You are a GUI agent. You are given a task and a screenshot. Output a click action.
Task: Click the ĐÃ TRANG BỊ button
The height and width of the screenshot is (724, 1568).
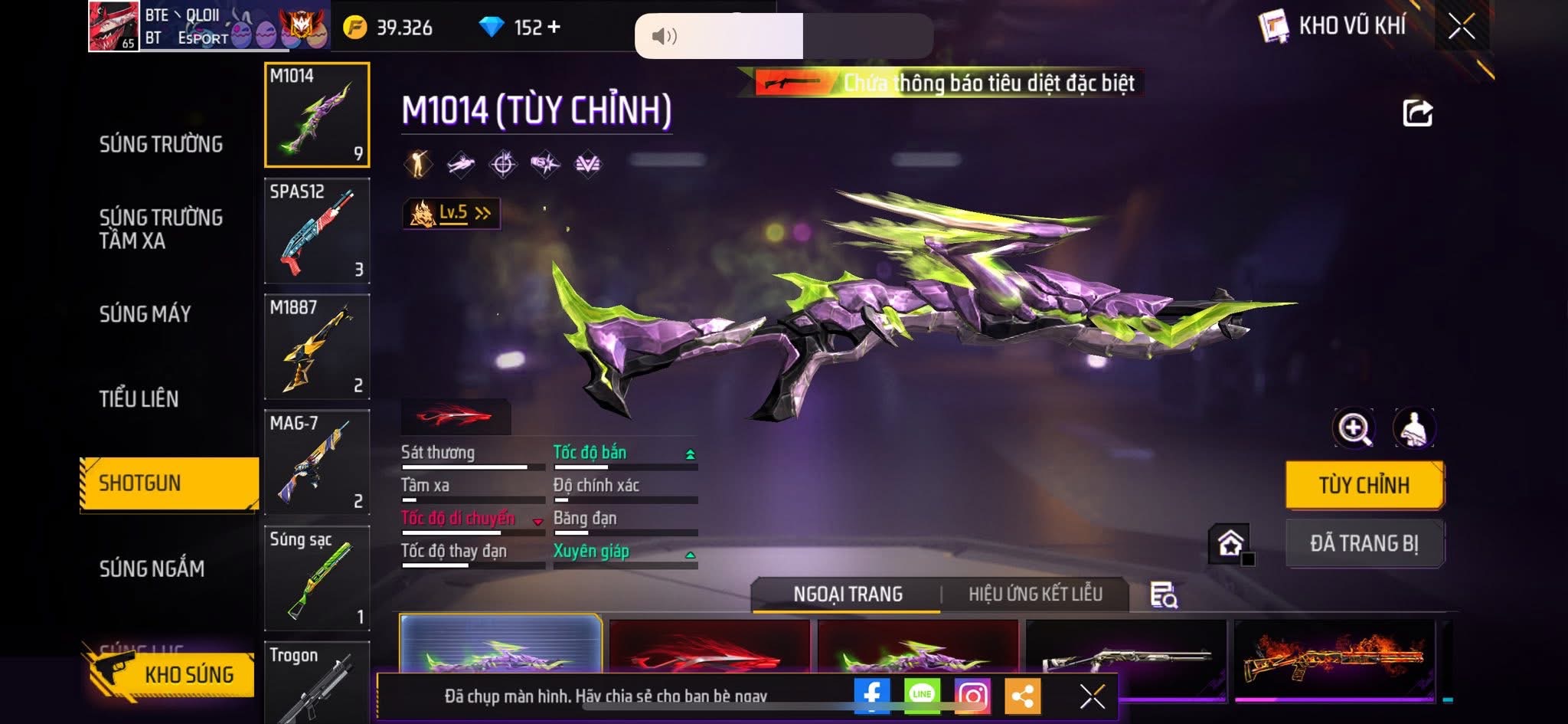coord(1364,543)
